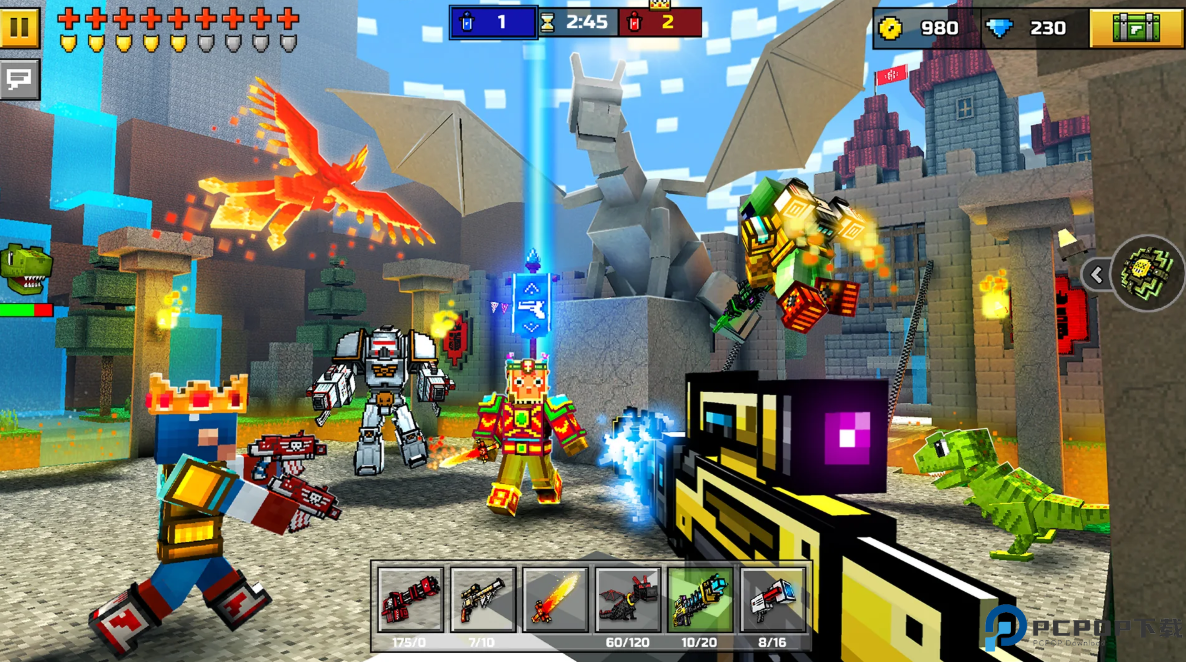Pause the game with the pause button
Viewport: 1186px width, 662px height.
(x=20, y=28)
